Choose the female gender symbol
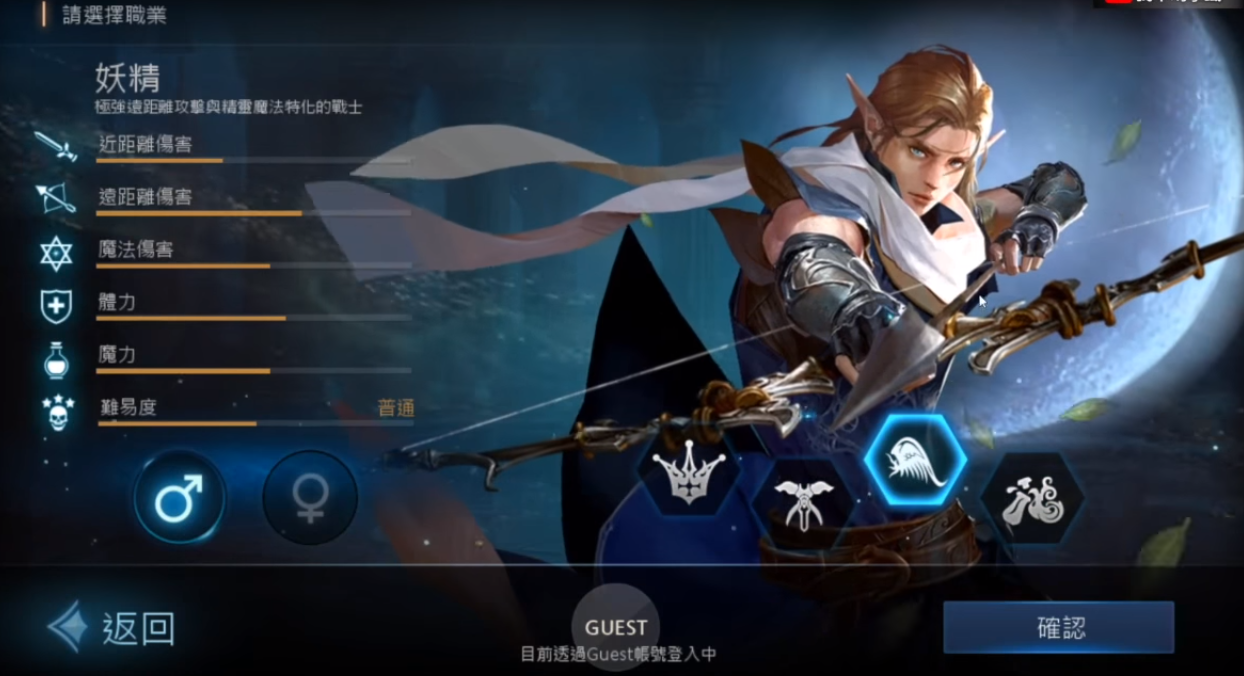 [310, 497]
